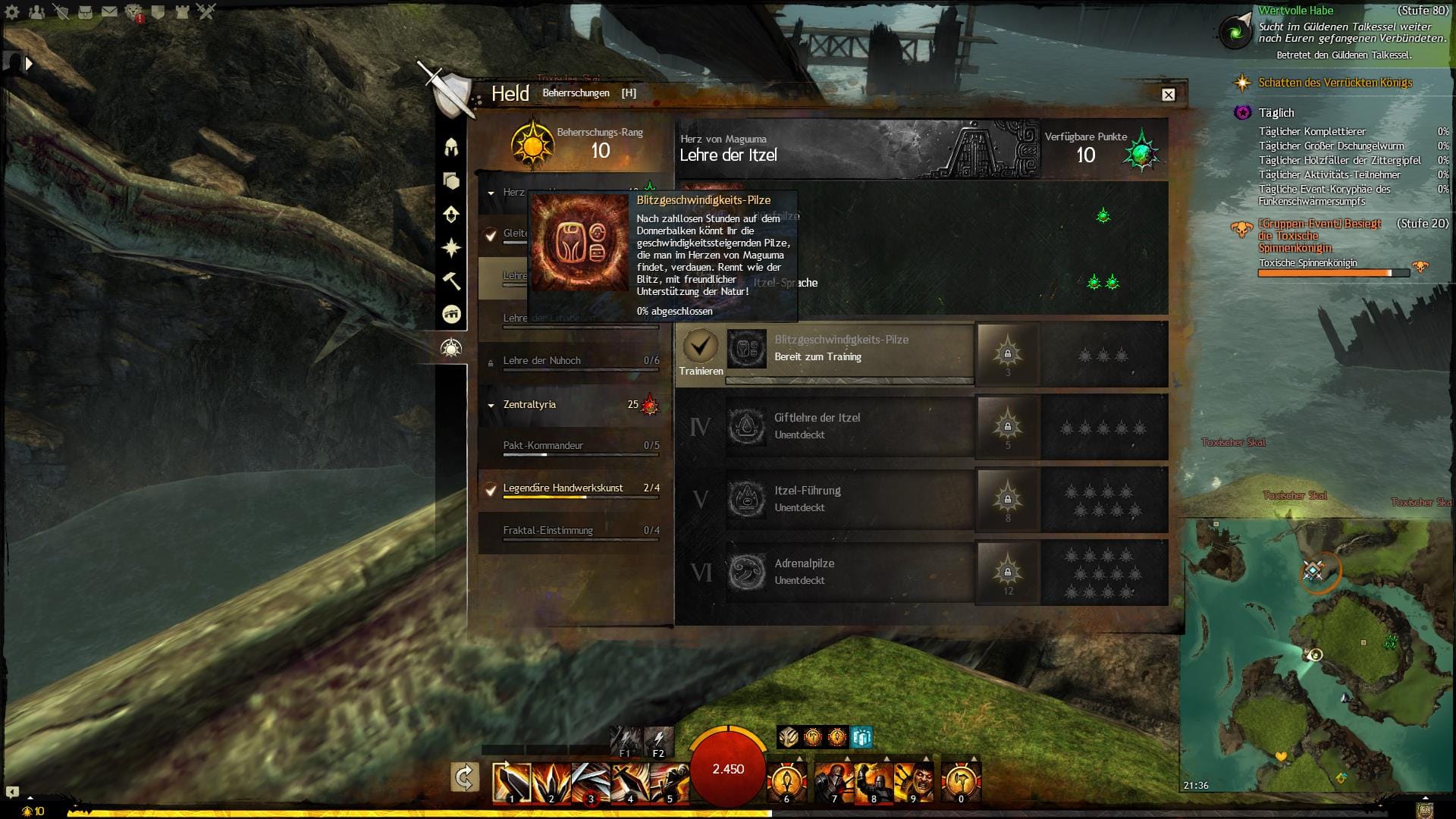Activate weapon skill slot 1
Viewport: 1456px width, 819px height.
pos(510,782)
